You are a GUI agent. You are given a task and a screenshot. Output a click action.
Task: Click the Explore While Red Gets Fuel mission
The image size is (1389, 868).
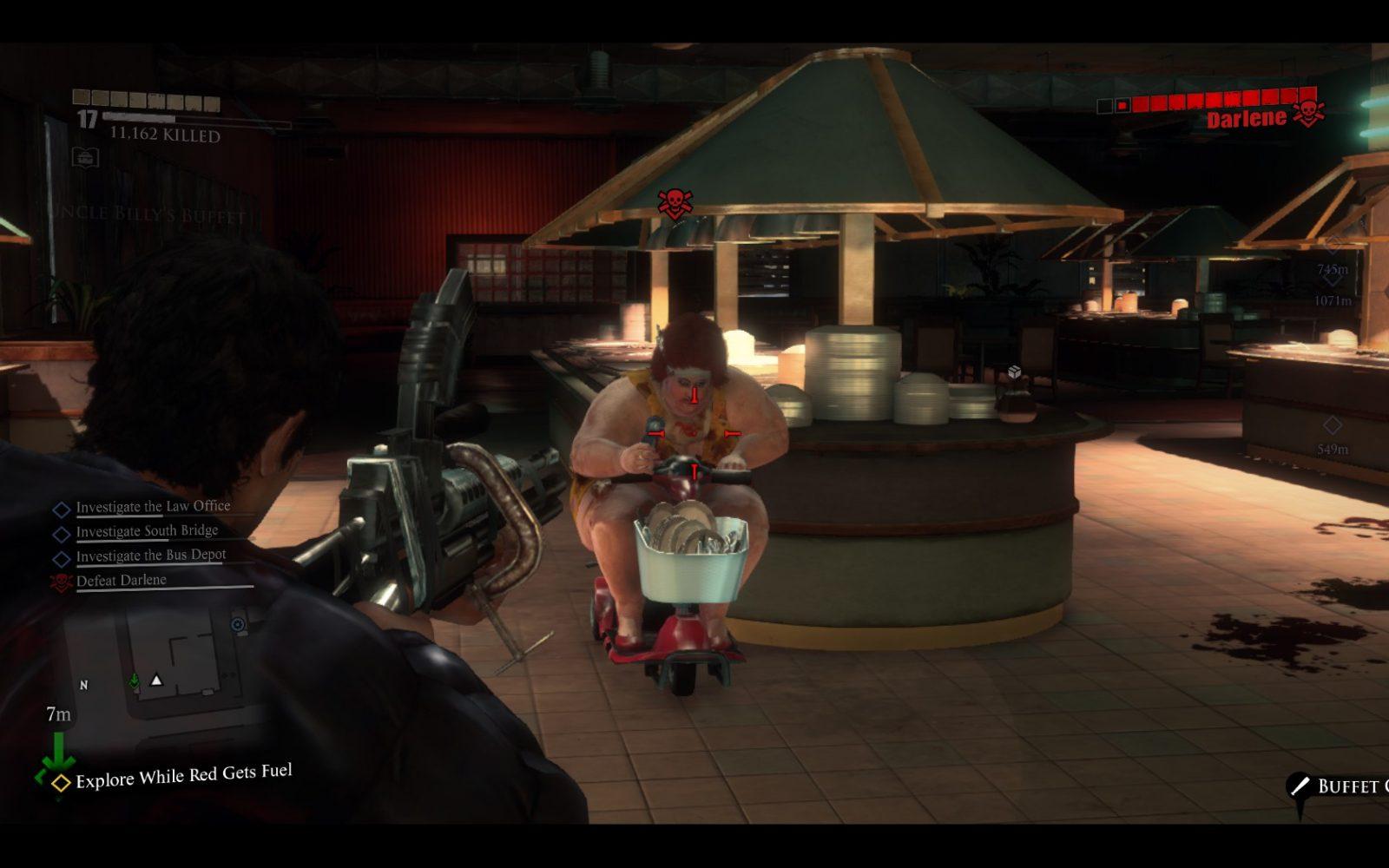[x=183, y=776]
